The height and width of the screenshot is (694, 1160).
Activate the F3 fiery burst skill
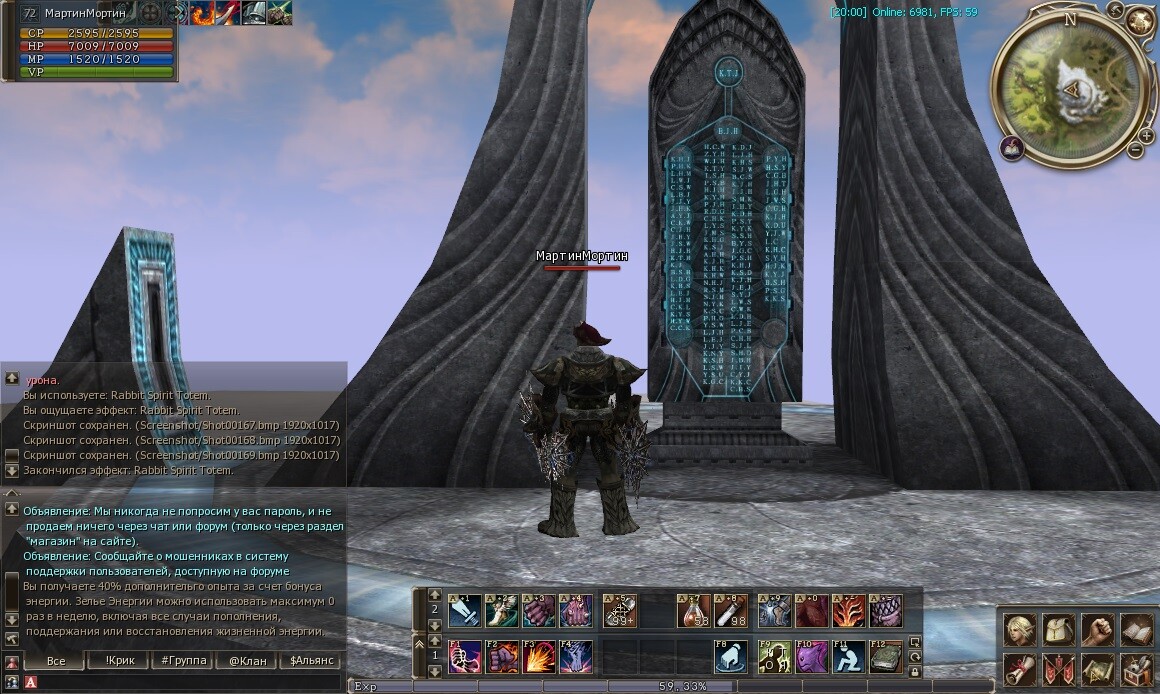coord(540,657)
